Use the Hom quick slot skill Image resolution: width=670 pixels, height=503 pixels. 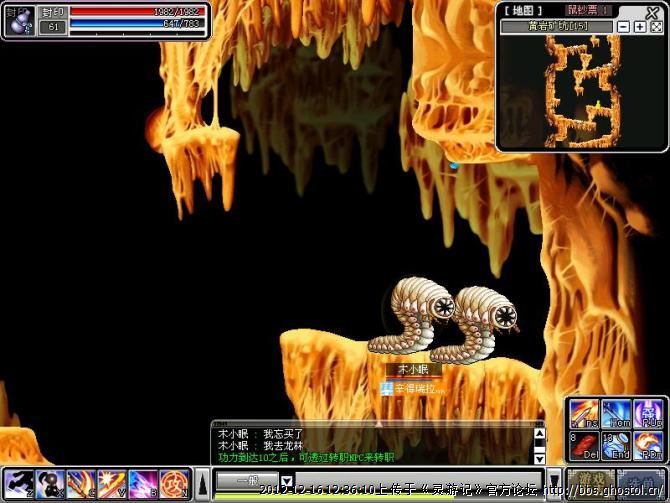(616, 413)
